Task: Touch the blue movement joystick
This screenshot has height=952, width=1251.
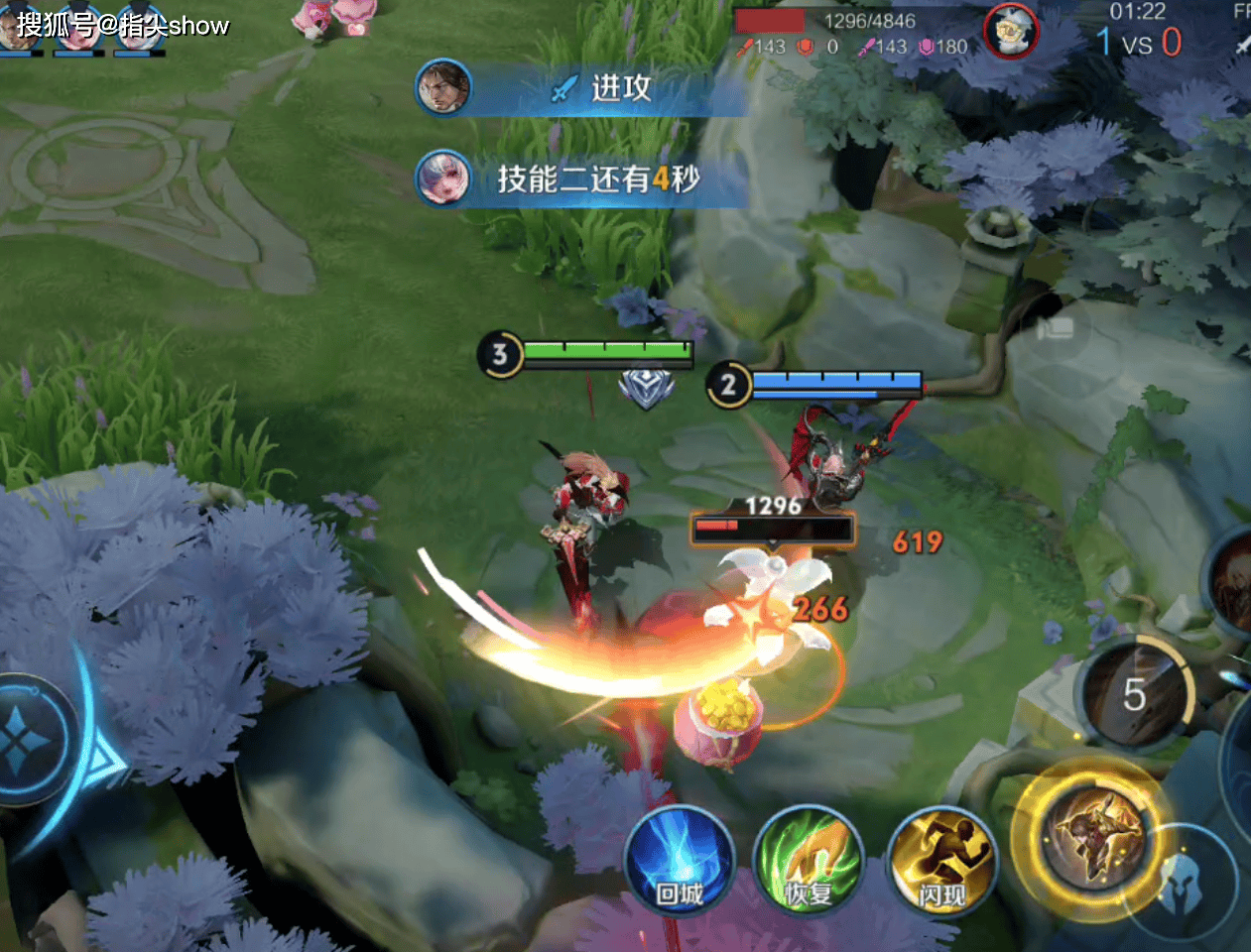Action: (x=30, y=739)
